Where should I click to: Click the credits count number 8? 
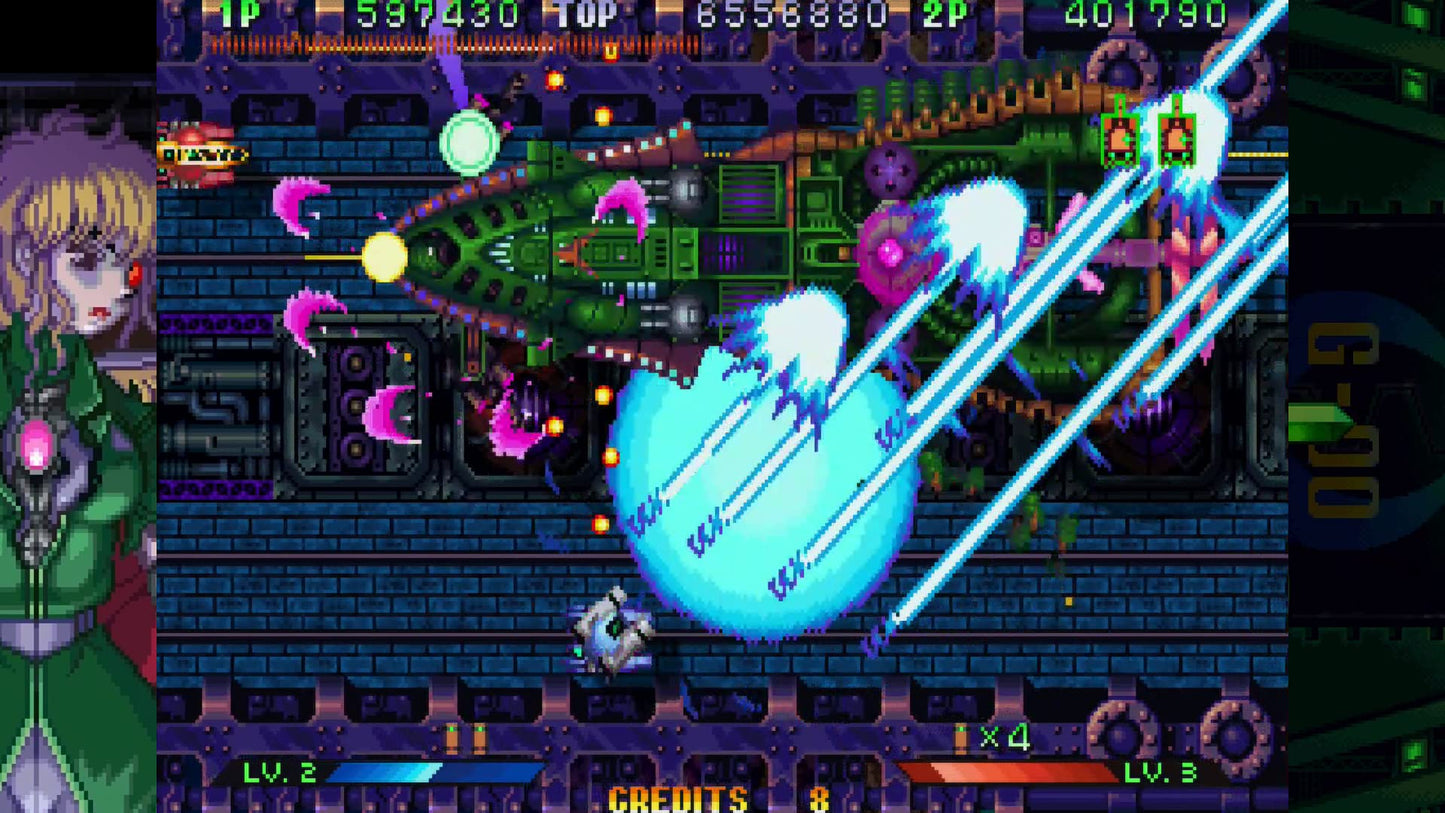pos(818,797)
